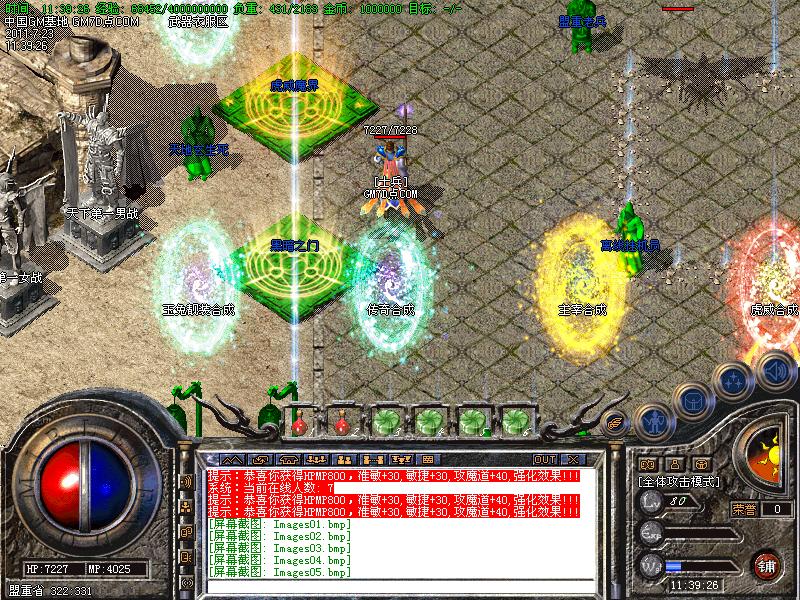Open the skills sparkle round button

[735, 380]
